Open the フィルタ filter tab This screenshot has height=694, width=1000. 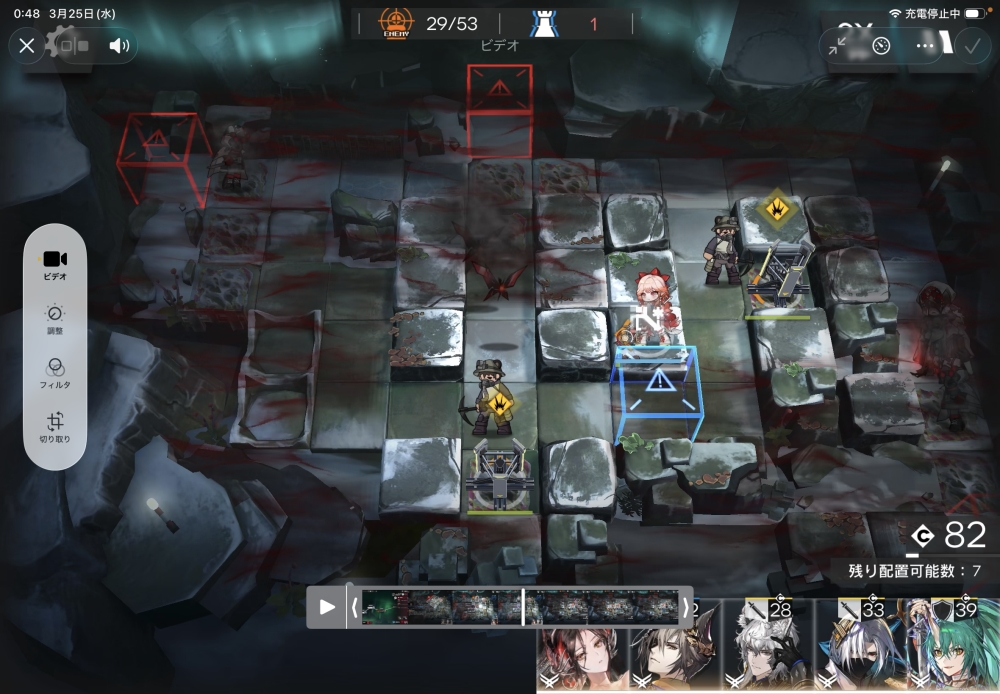click(x=55, y=373)
